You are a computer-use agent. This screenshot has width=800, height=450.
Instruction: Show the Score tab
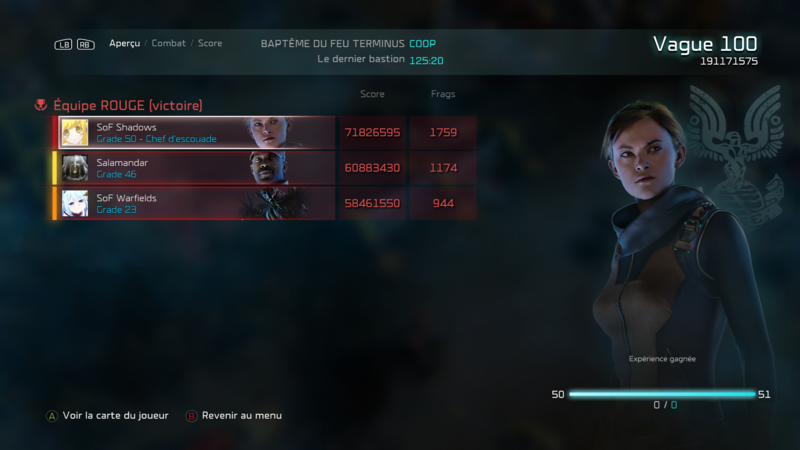coord(210,44)
